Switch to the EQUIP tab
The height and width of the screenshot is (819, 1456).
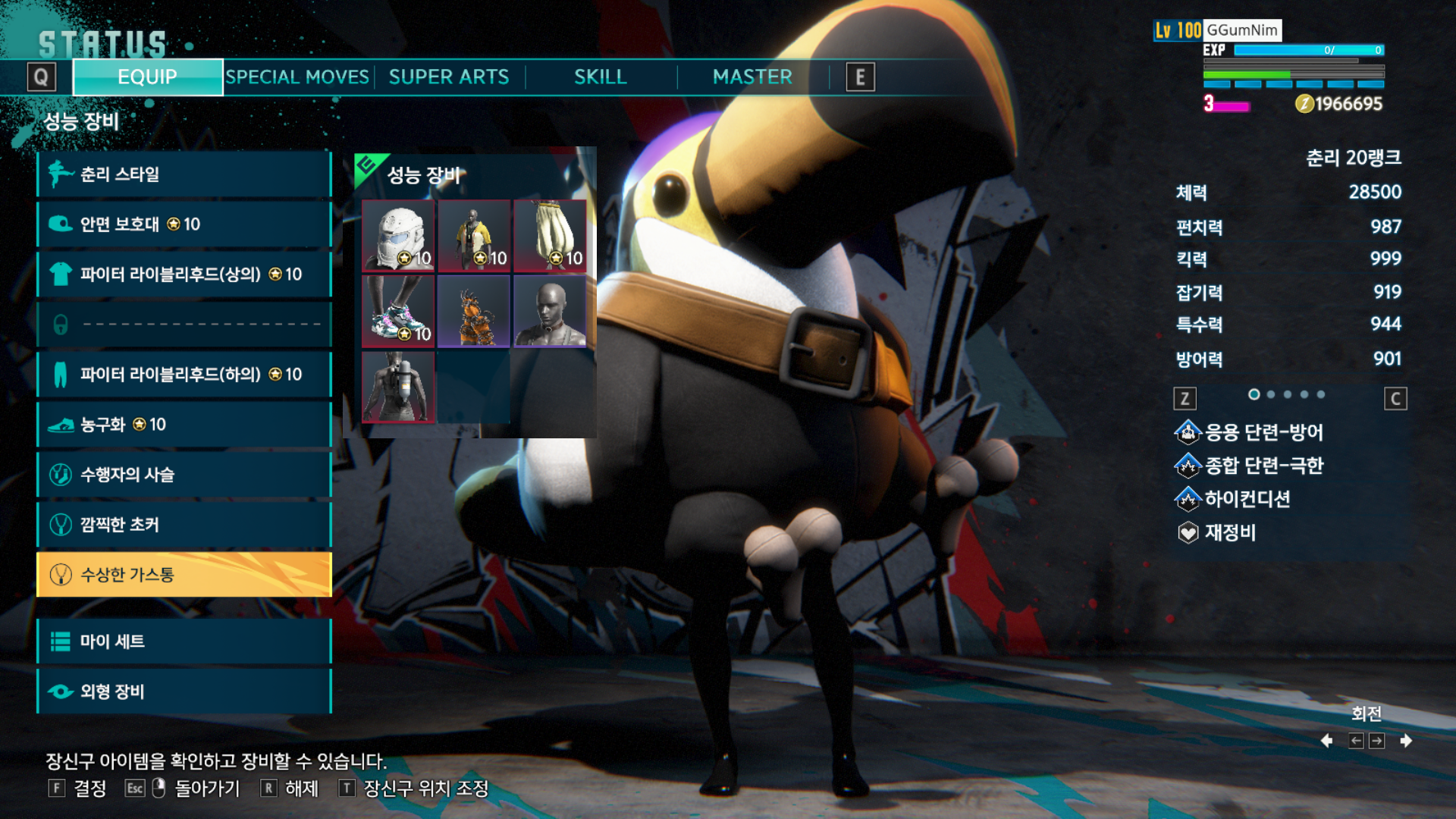point(148,77)
